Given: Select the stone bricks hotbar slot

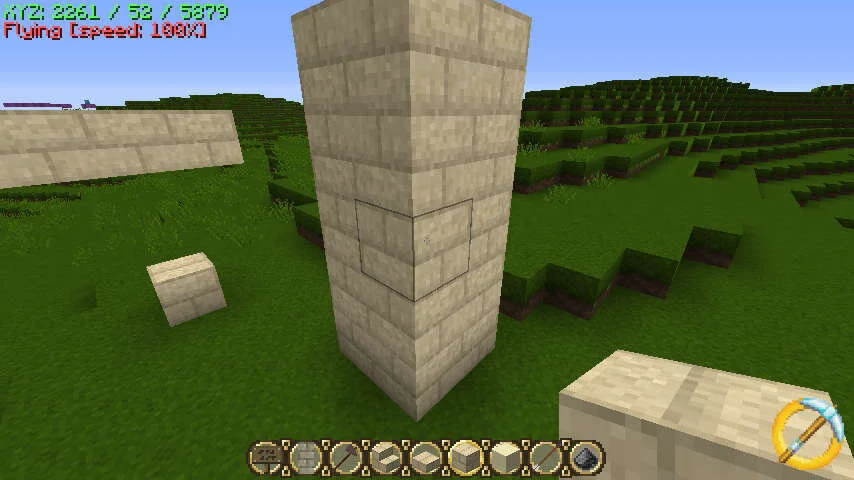Looking at the screenshot, I should (306, 458).
